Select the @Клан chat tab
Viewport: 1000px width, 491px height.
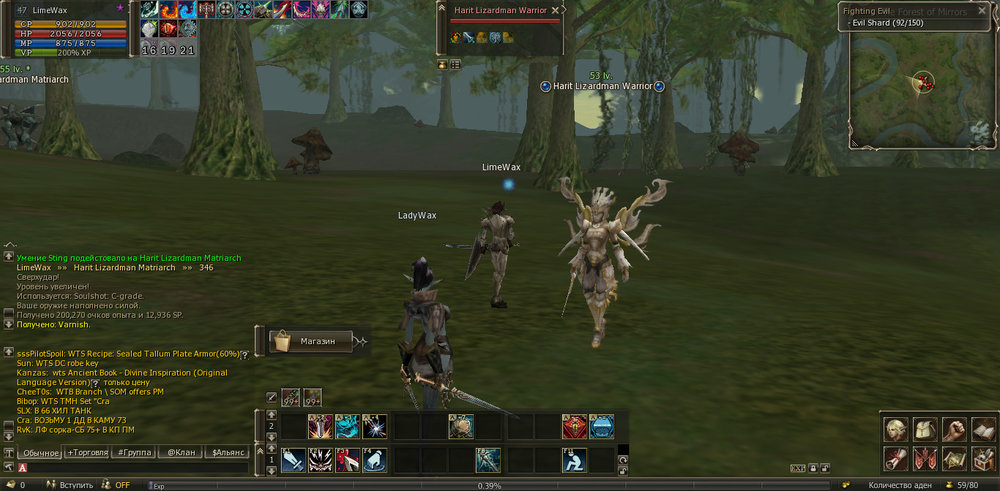181,453
